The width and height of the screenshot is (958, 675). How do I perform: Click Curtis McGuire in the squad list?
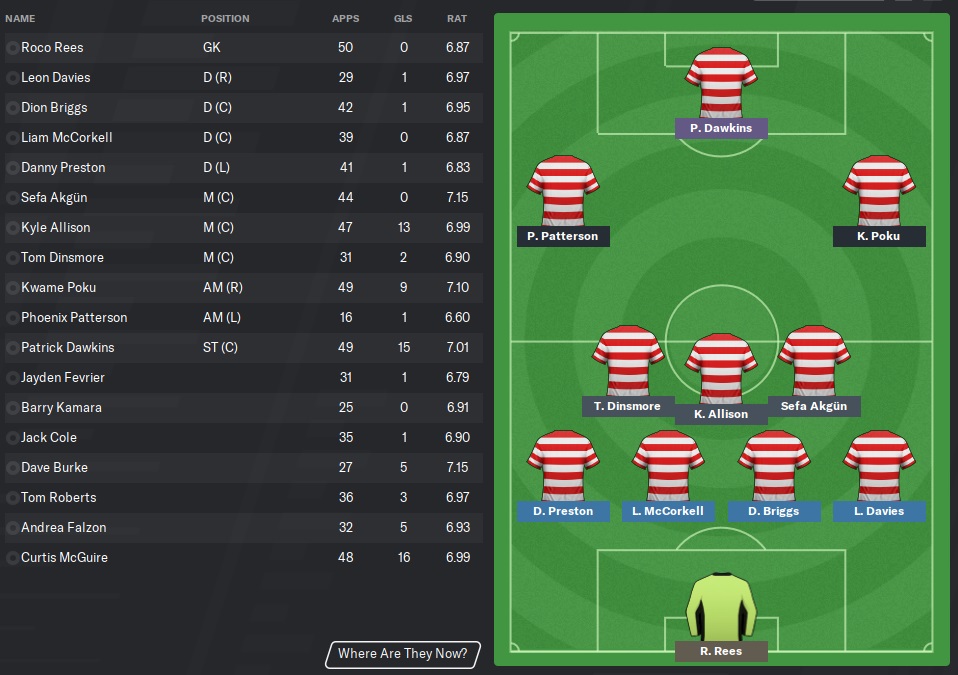pos(64,558)
